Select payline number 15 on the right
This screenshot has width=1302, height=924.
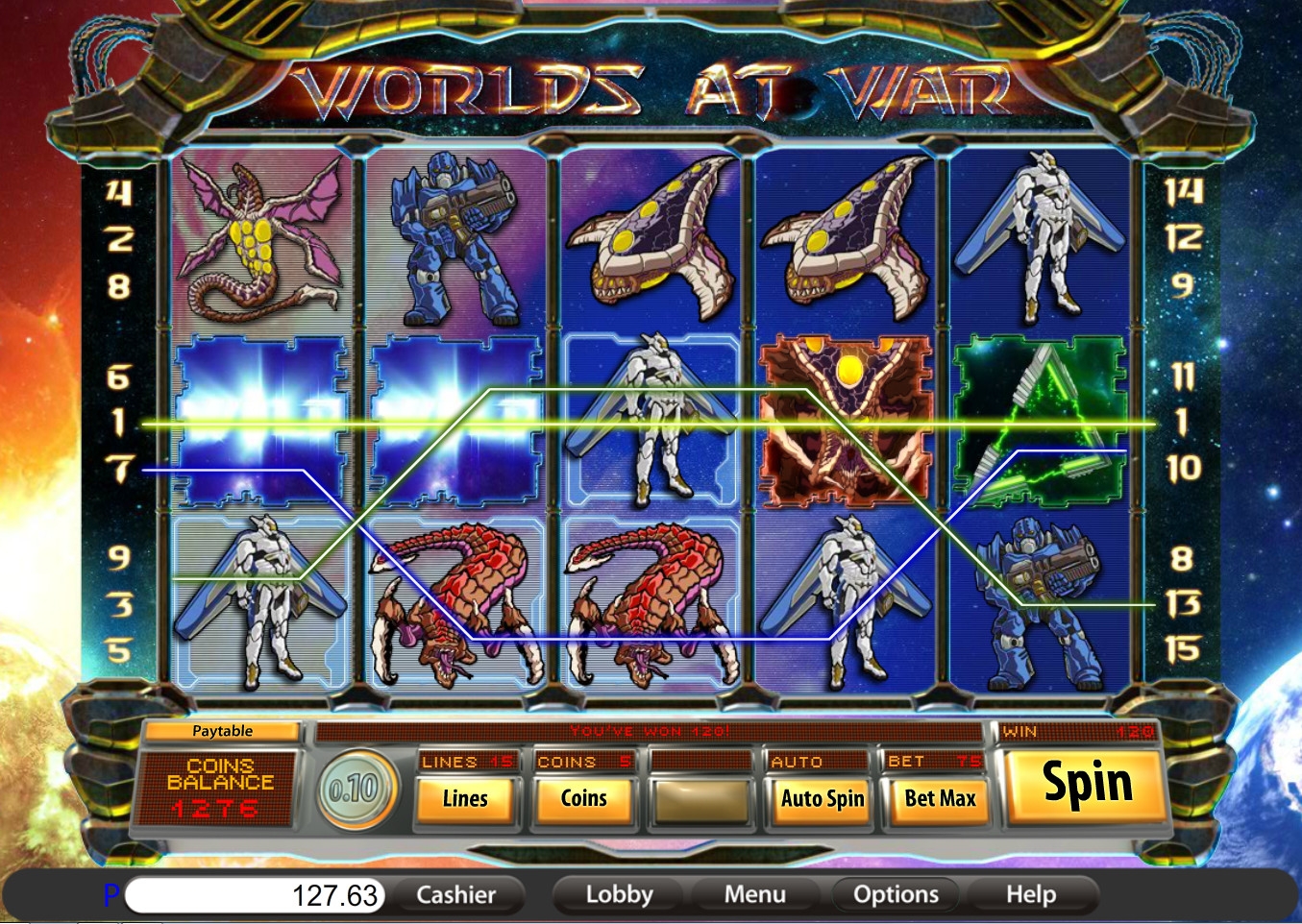pos(1183,650)
